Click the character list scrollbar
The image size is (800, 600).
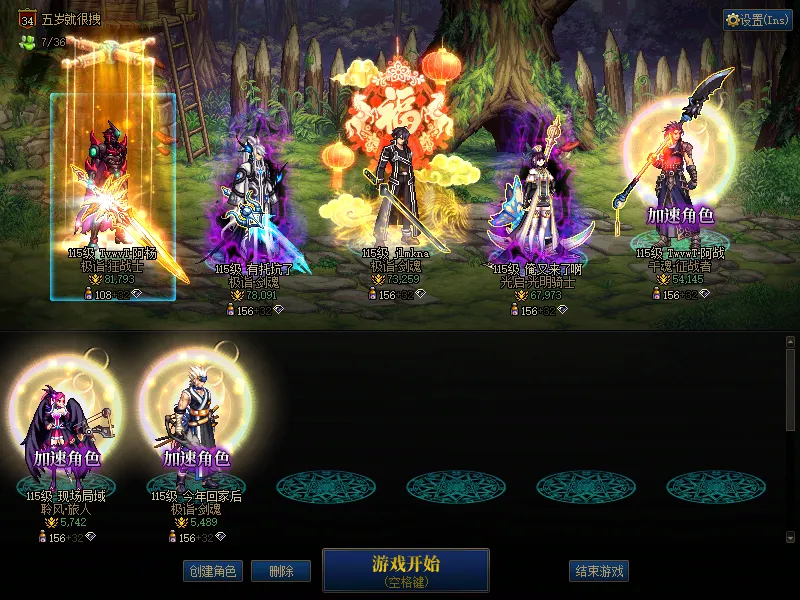pyautogui.click(x=790, y=390)
